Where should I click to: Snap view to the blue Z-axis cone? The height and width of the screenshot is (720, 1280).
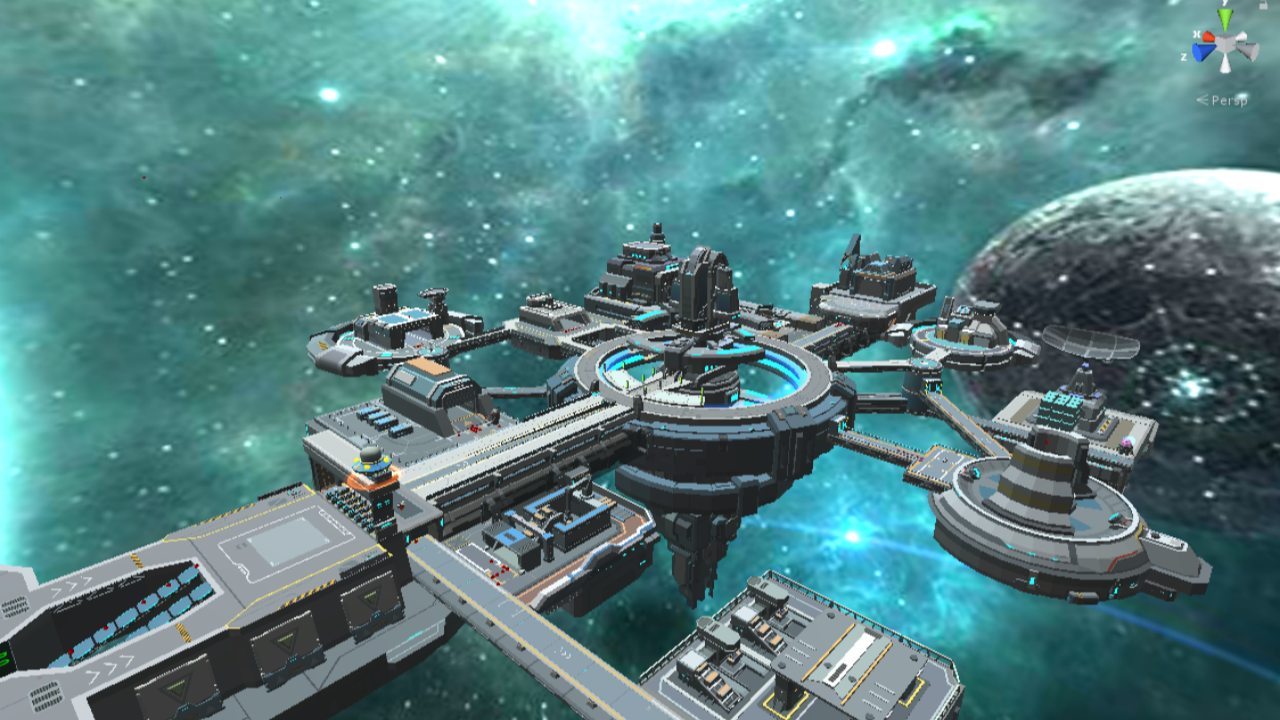[1201, 52]
